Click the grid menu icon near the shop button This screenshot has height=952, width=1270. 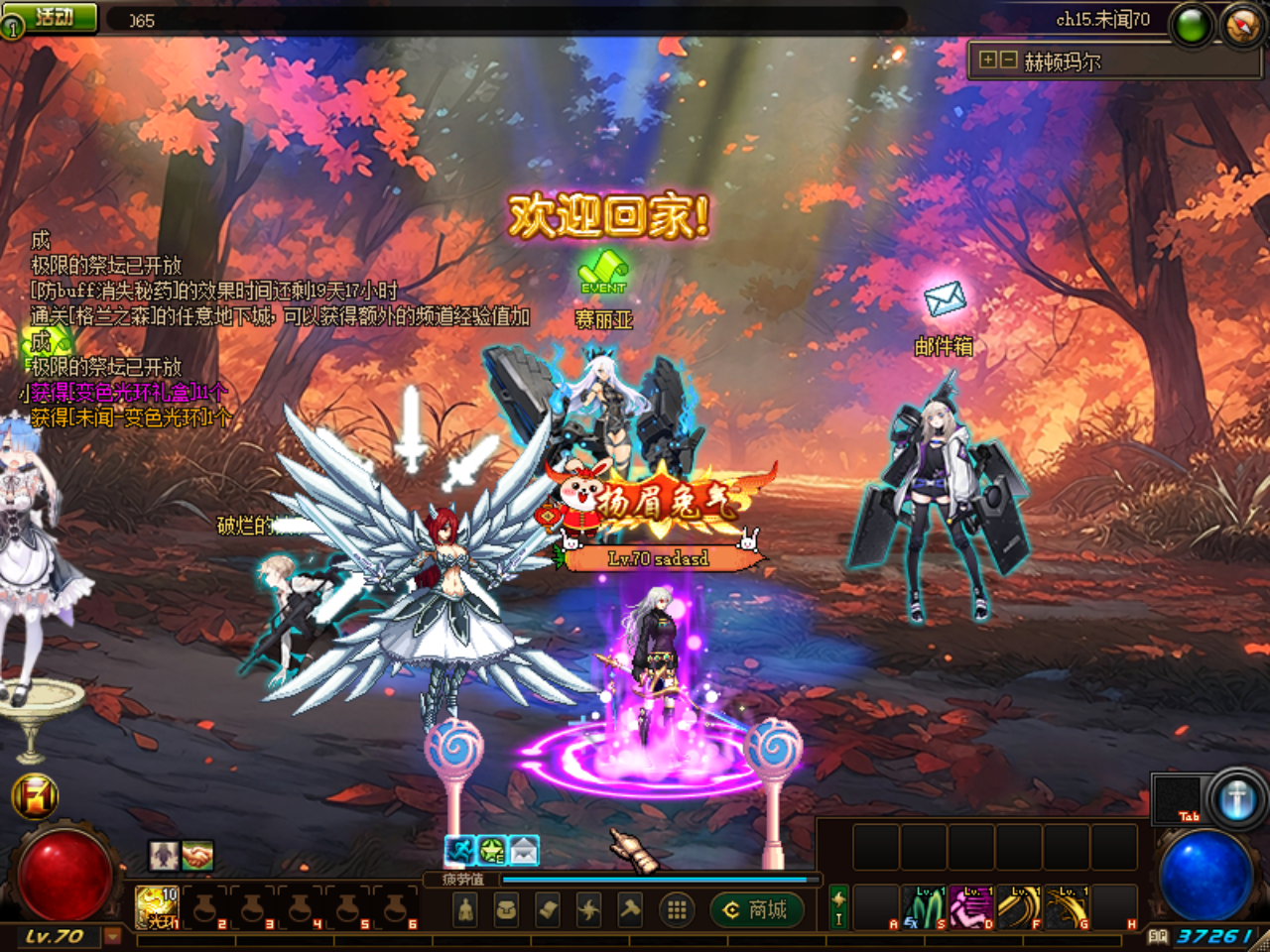[x=676, y=911]
